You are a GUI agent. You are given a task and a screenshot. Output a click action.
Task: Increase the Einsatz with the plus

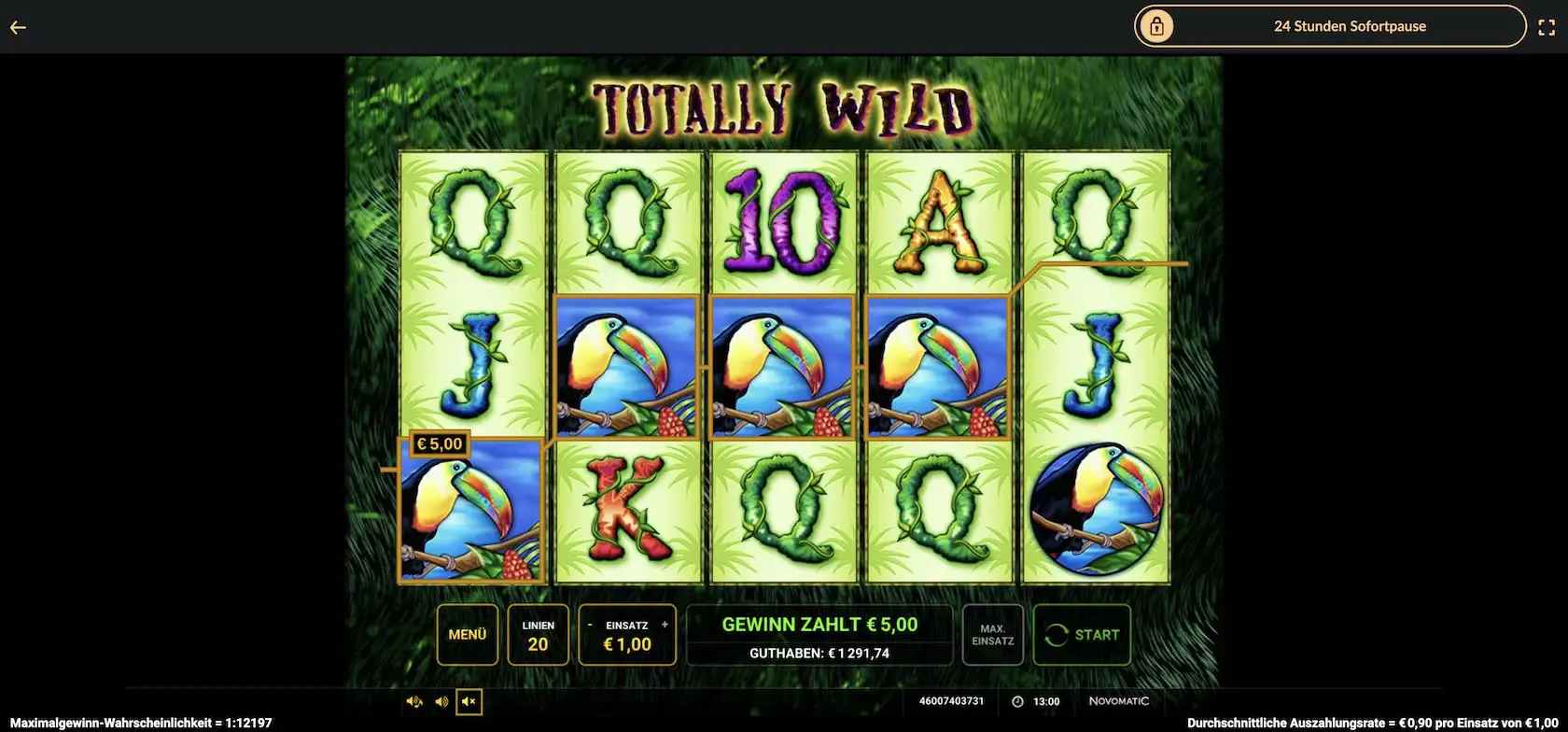coord(665,625)
